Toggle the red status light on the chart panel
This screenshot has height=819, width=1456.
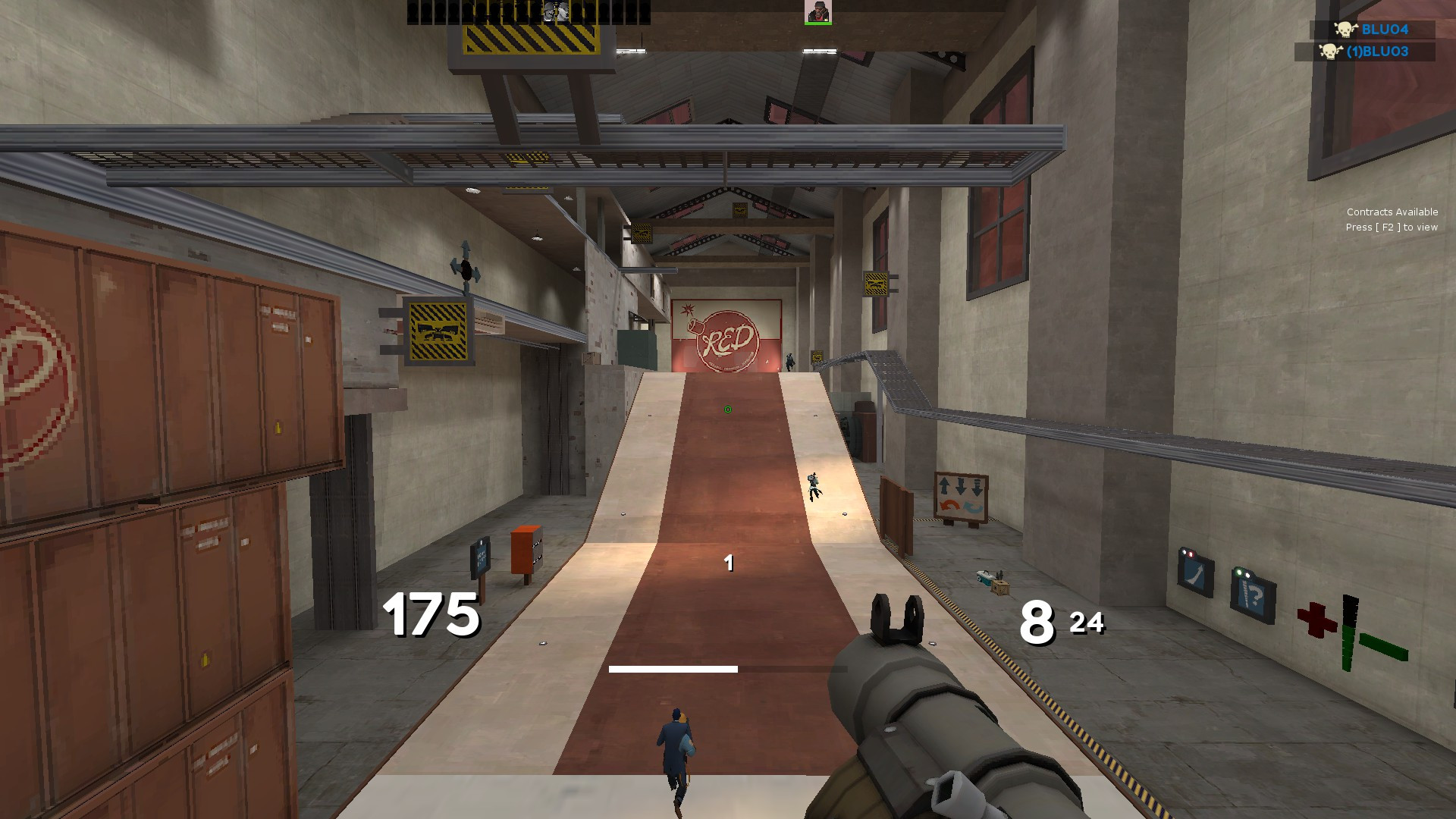1191,554
